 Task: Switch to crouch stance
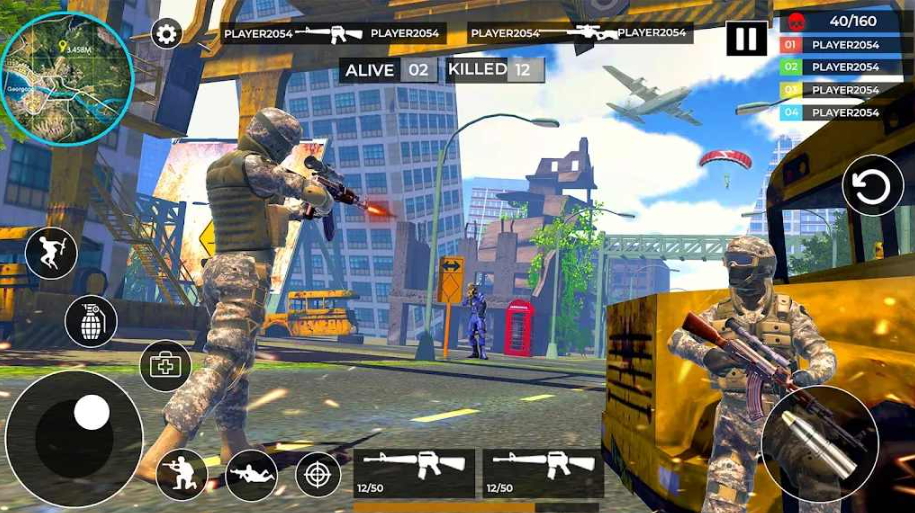pyautogui.click(x=181, y=474)
